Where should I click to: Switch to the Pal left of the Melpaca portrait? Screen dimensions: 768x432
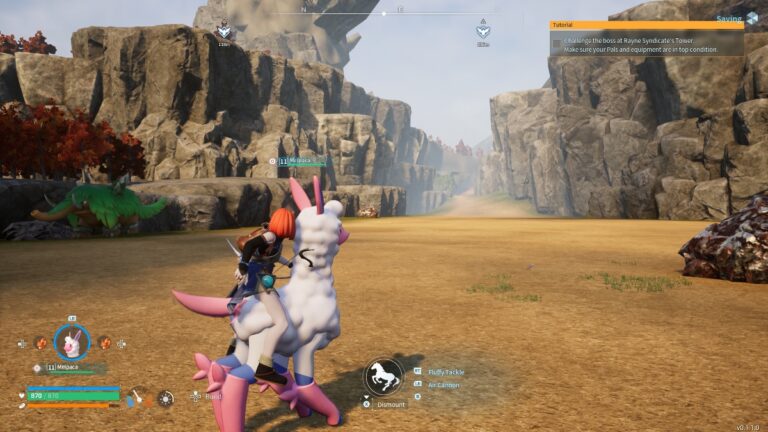click(x=42, y=343)
